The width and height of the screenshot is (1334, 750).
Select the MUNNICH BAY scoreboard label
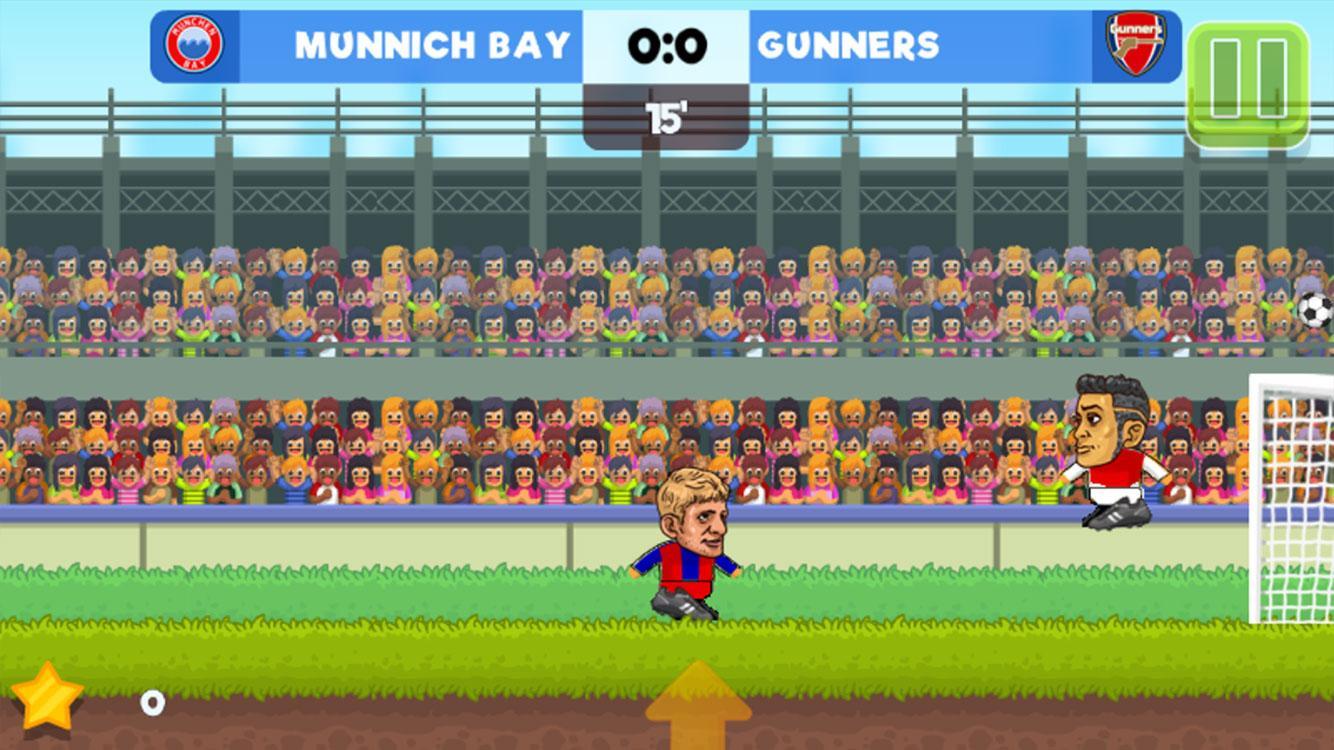point(430,43)
